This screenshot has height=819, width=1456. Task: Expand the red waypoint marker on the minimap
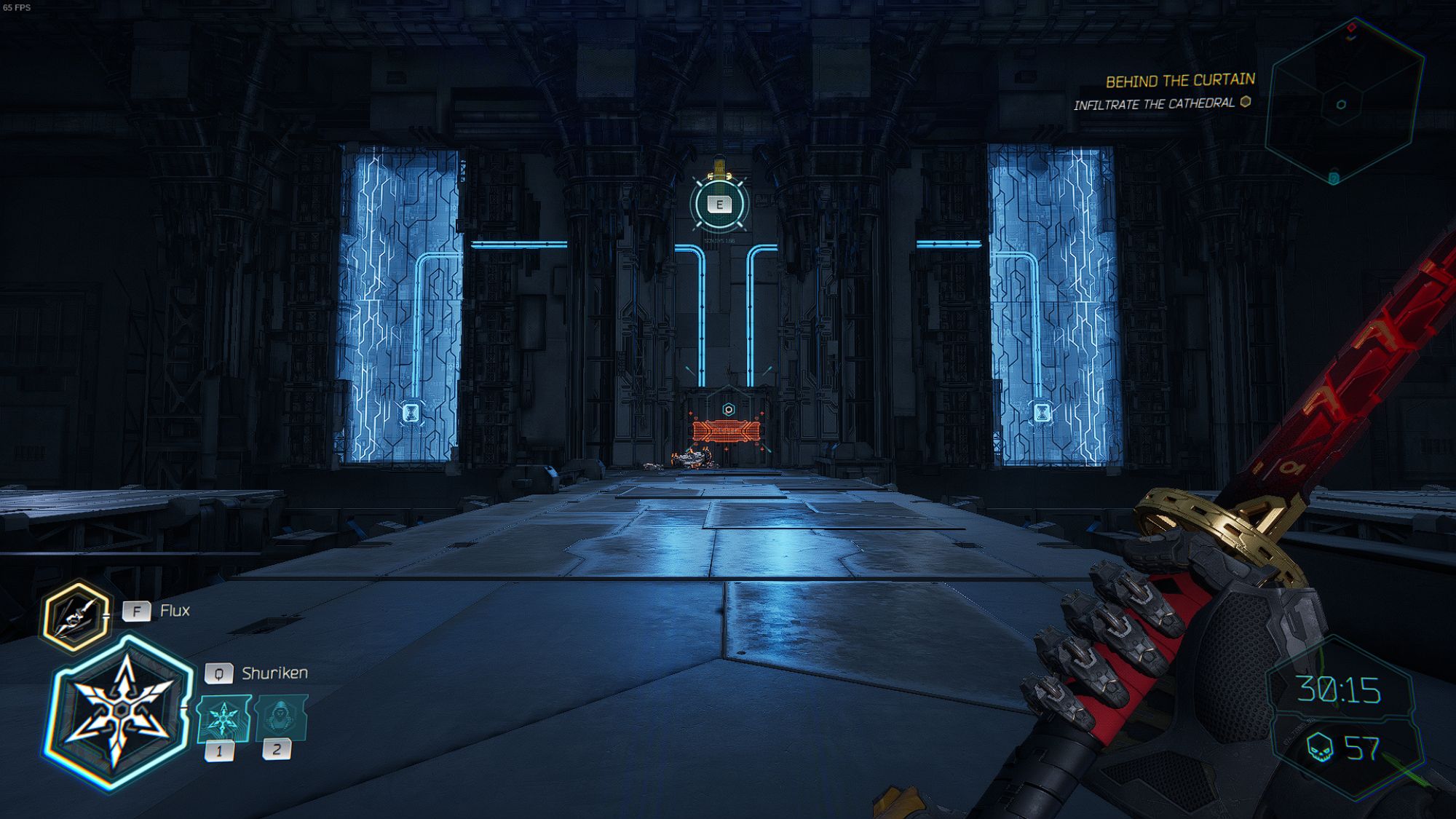click(x=1351, y=28)
